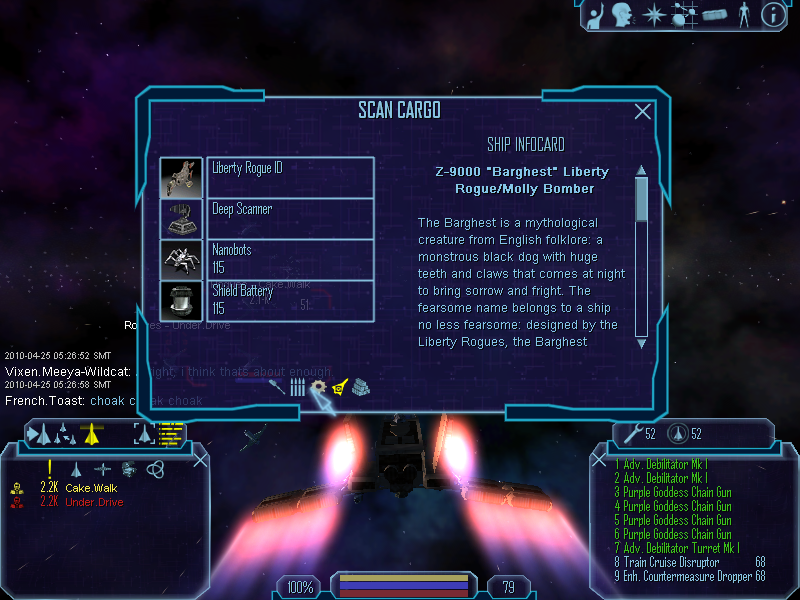The image size is (800, 600).
Task: Open the inventory cargo crate icon
Action: tap(713, 15)
